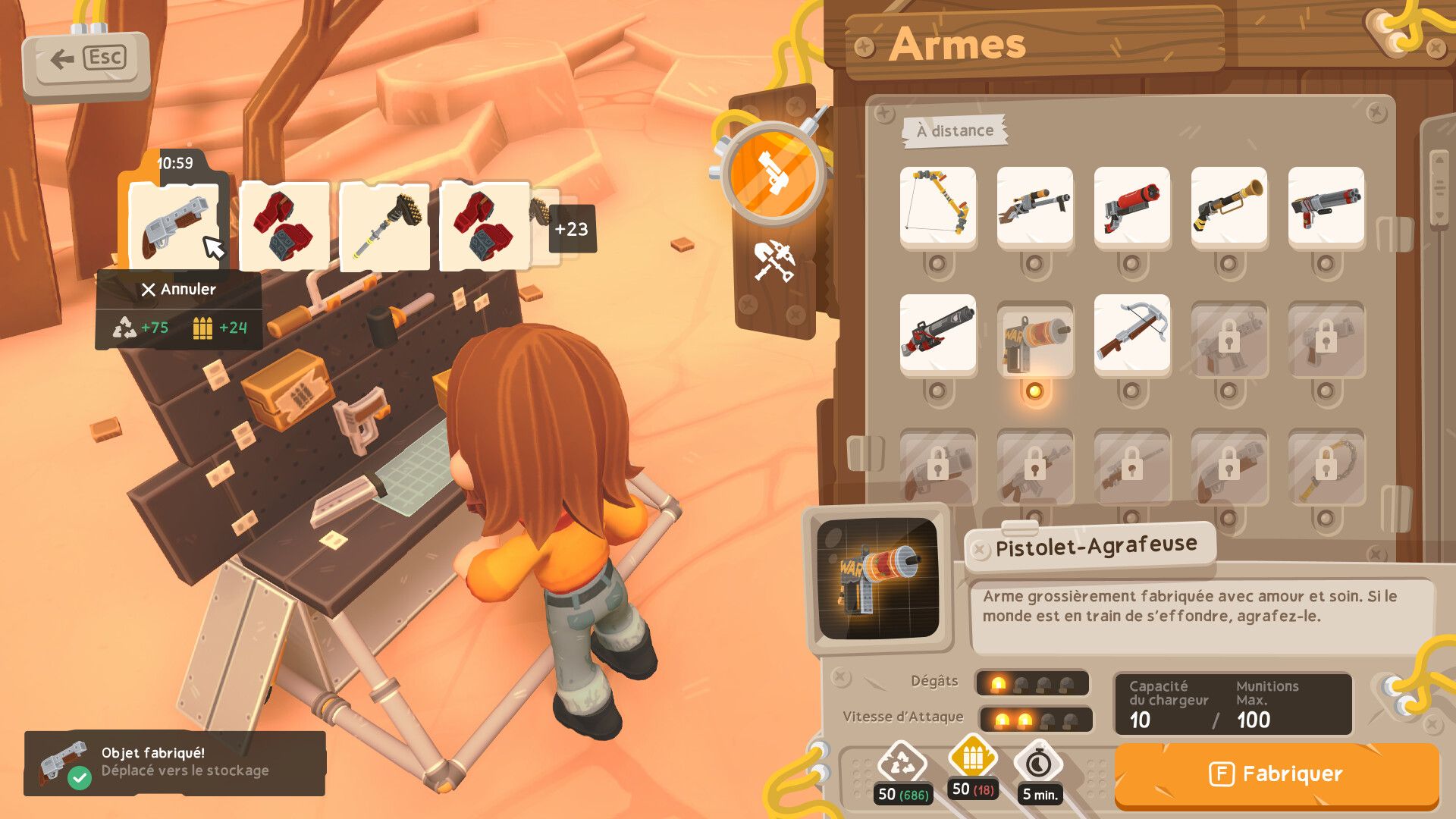Choose the red chainsaw gun recipe
Screen dimensions: 1456x819
(937, 333)
